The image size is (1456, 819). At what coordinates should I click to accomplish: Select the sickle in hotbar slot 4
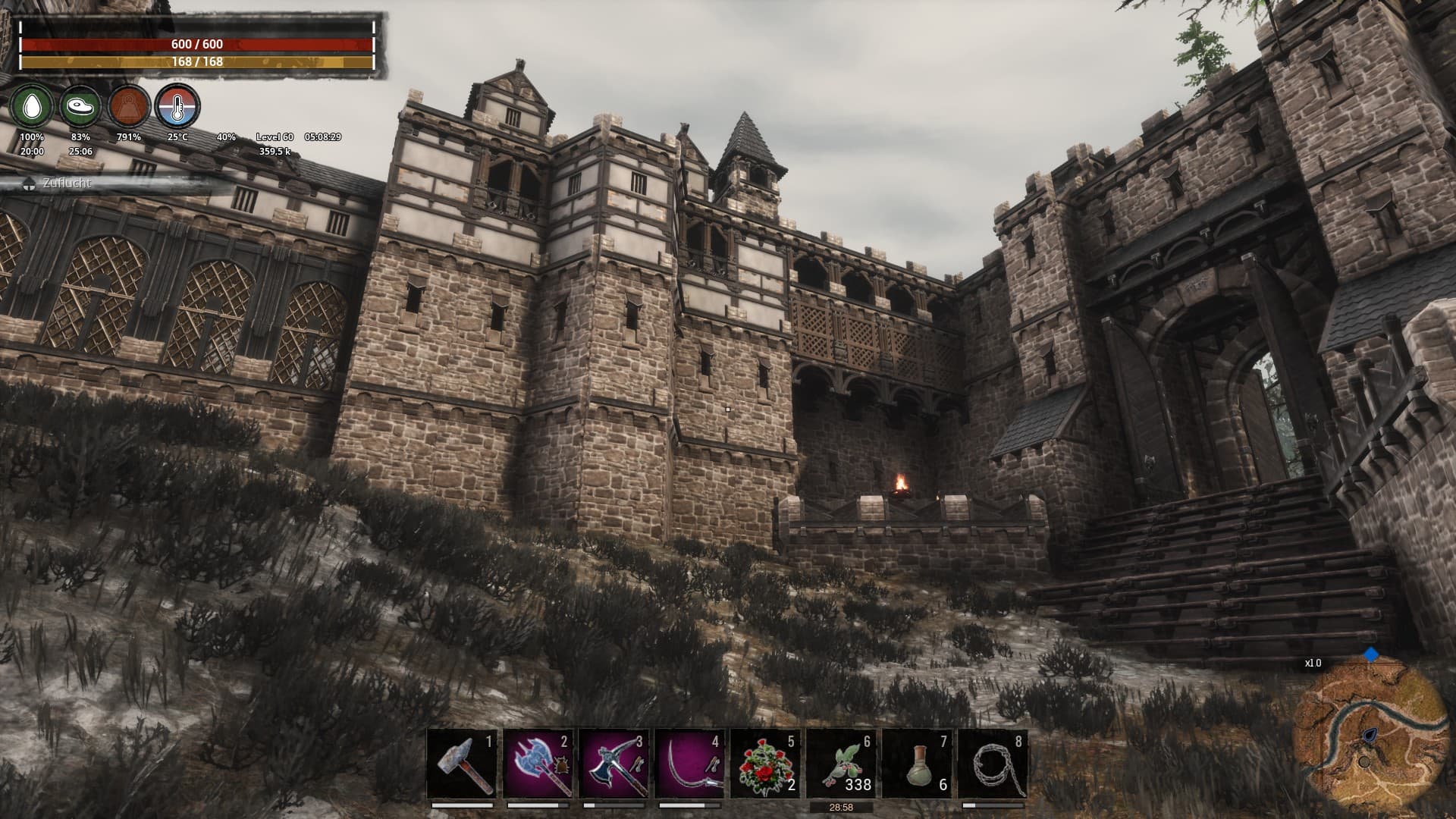point(690,763)
